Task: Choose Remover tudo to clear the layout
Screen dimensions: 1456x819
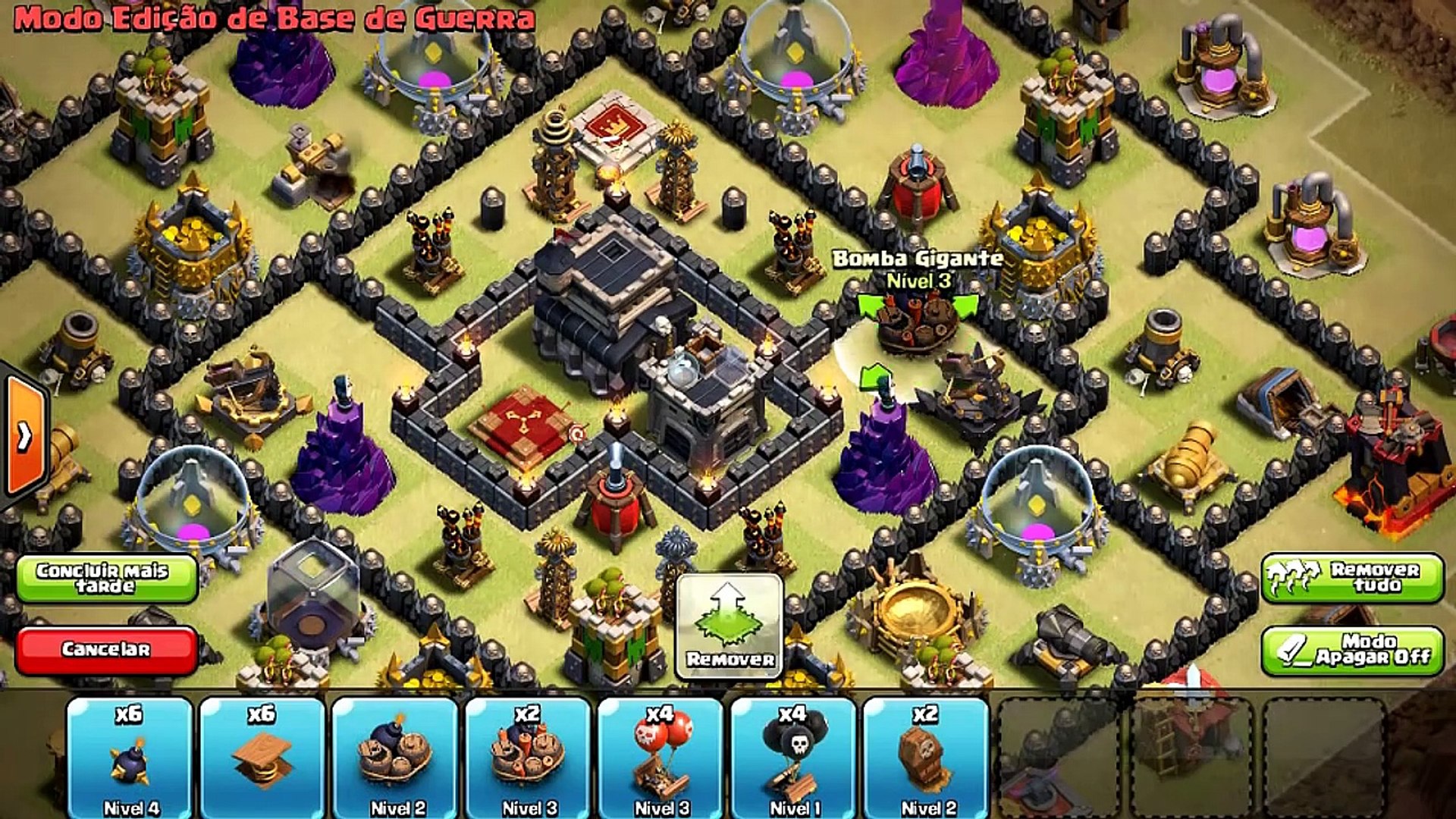Action: 1353,578
